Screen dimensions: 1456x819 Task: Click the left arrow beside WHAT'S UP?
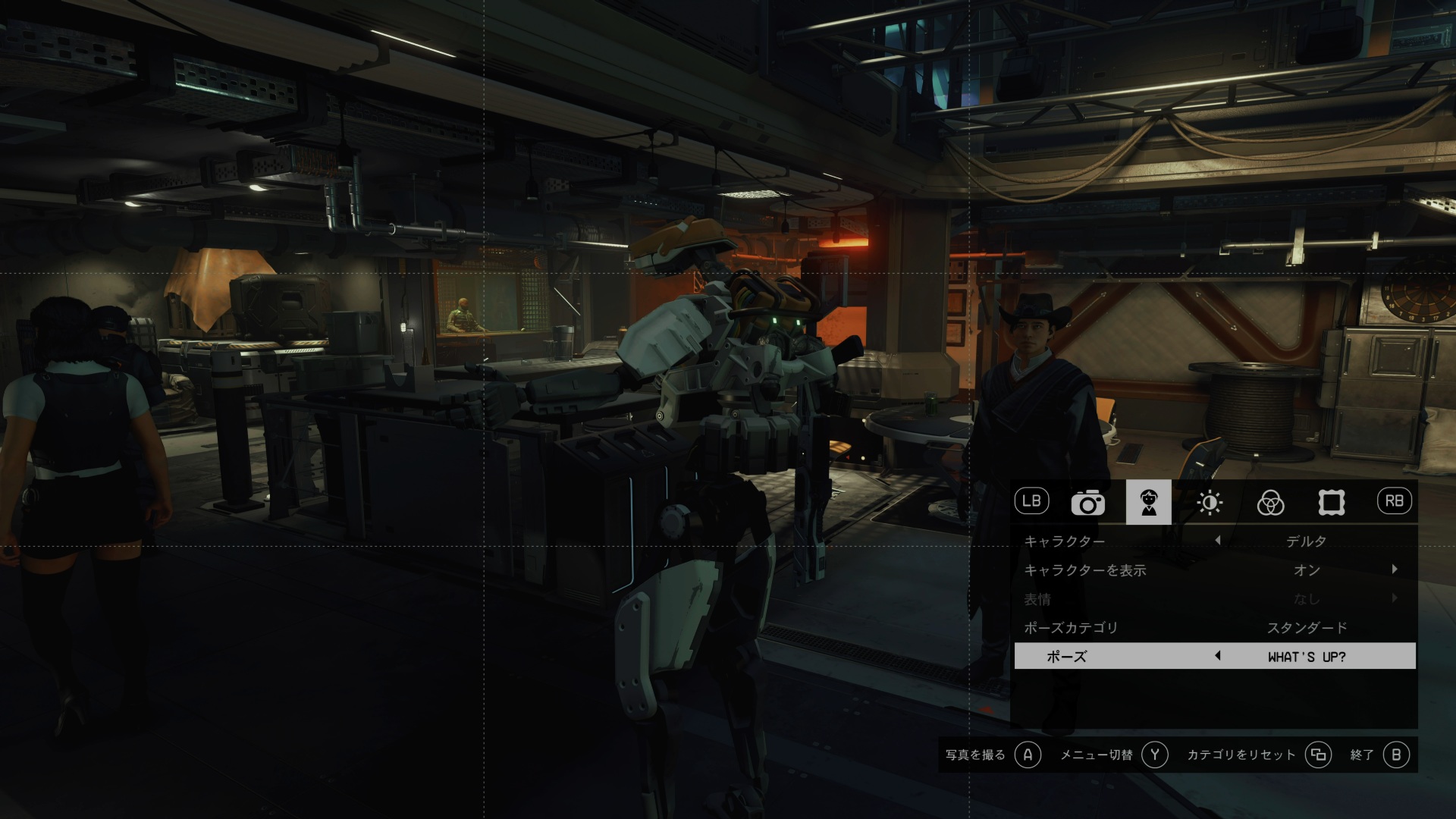coord(1218,656)
